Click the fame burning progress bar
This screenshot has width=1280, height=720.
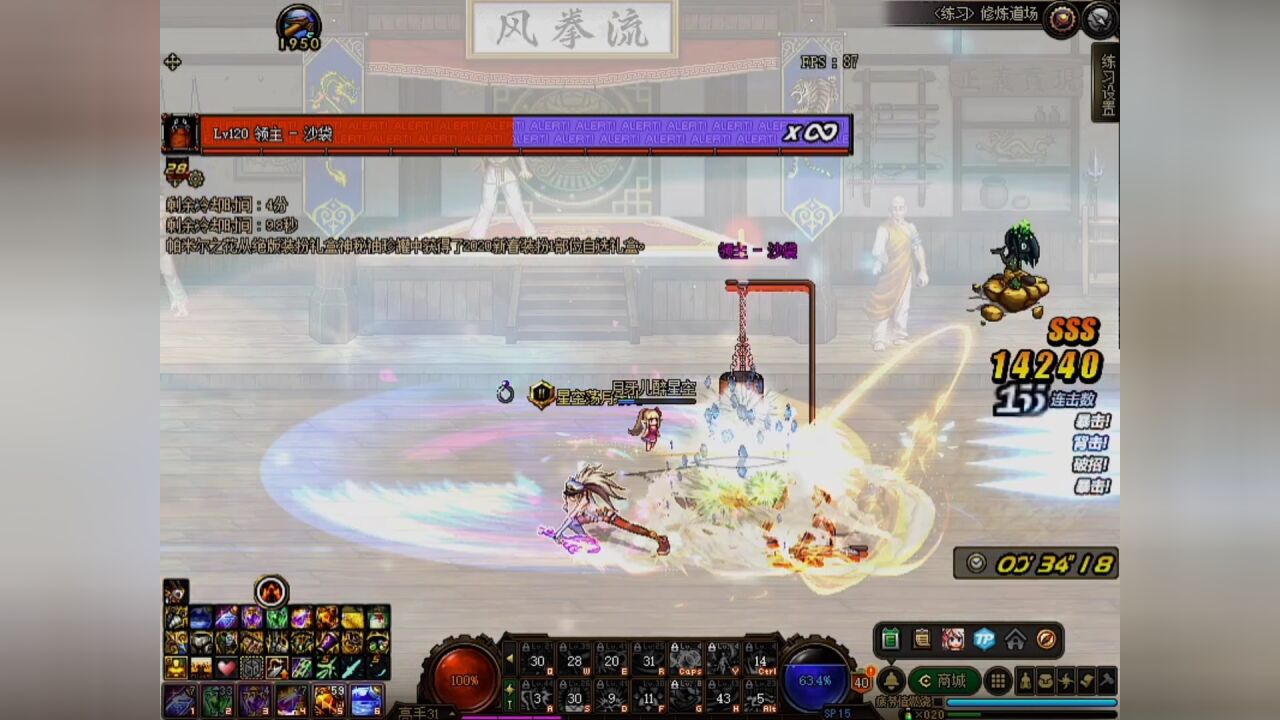[1030, 702]
